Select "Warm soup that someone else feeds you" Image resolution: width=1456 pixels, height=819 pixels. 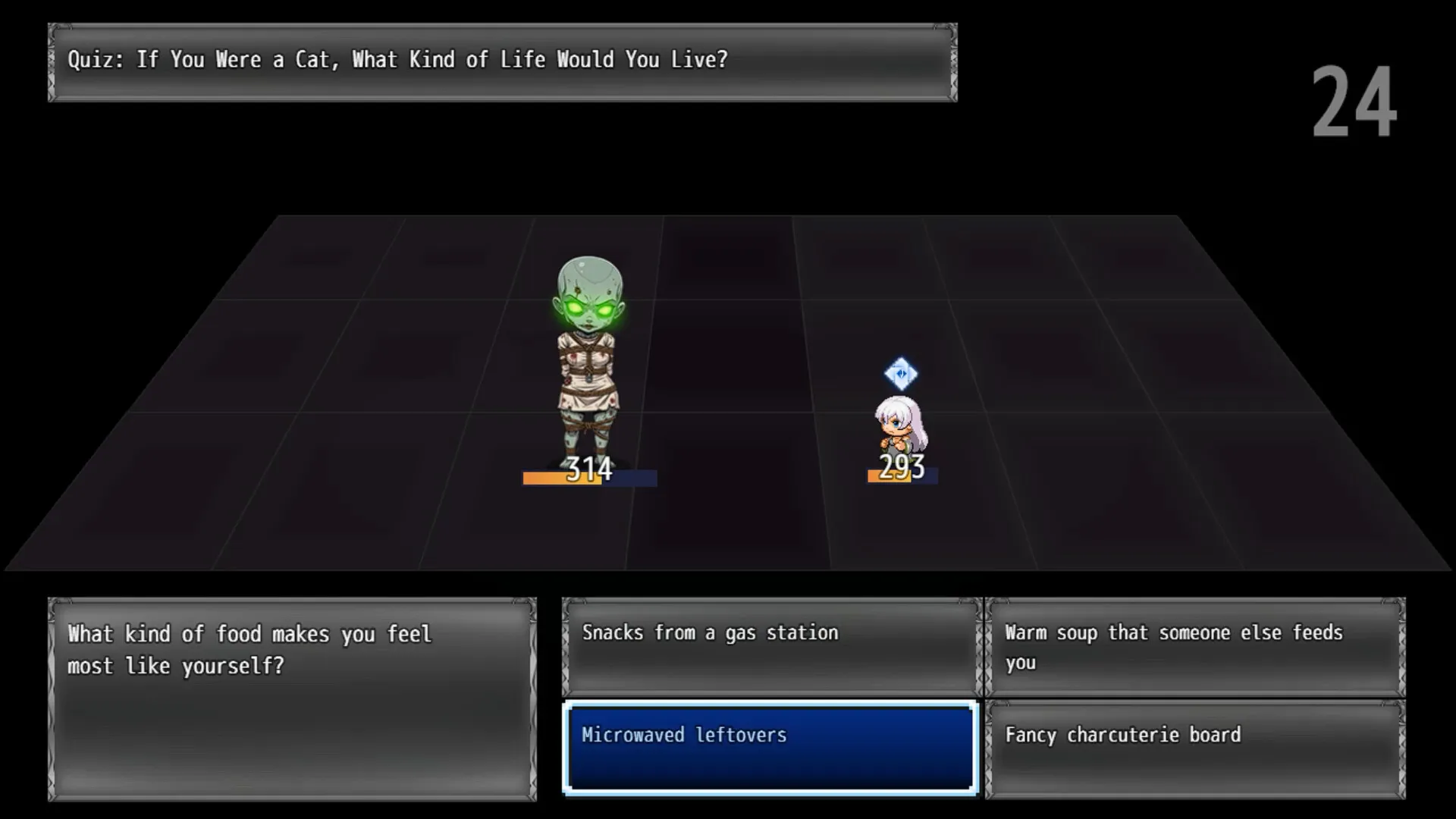pos(1194,646)
